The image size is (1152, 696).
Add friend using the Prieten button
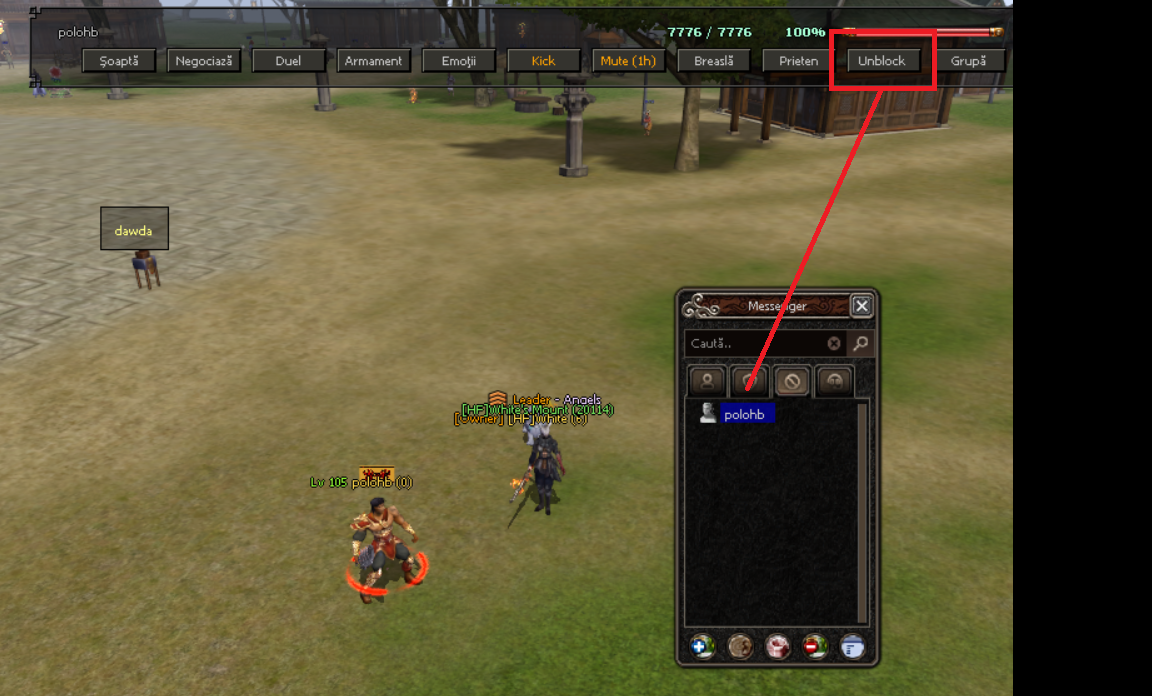point(799,61)
